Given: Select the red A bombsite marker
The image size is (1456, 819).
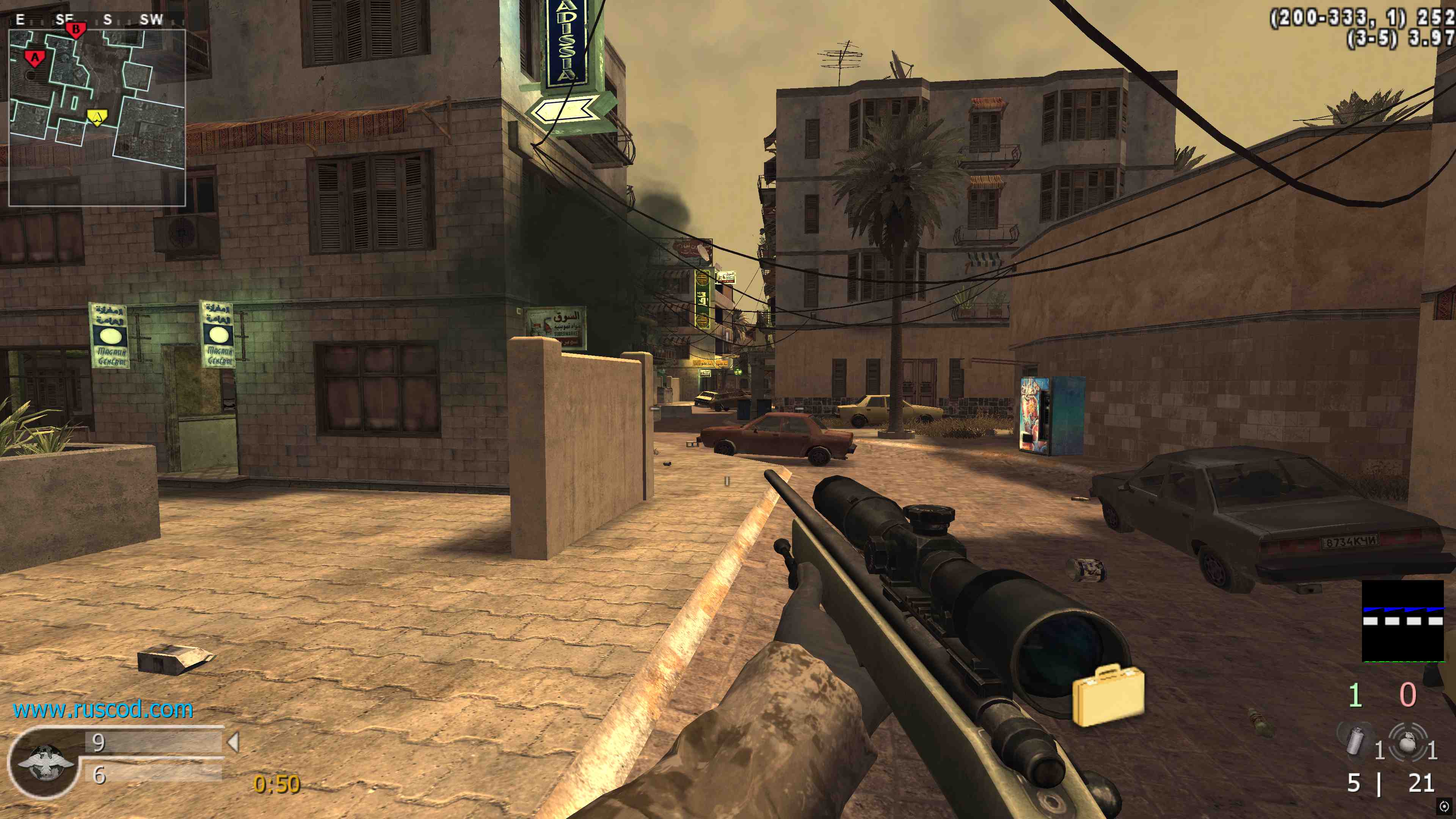Looking at the screenshot, I should (x=35, y=58).
